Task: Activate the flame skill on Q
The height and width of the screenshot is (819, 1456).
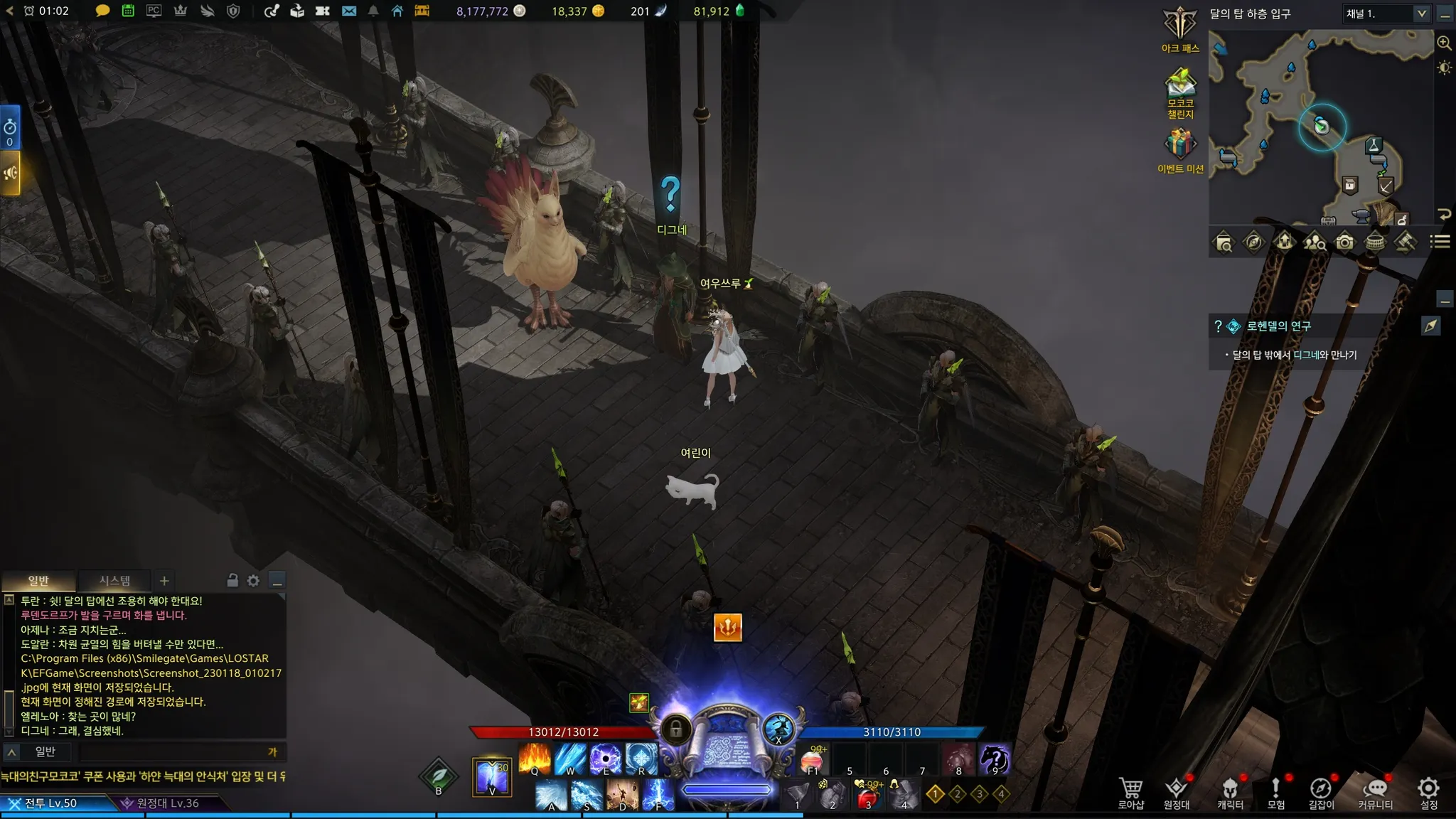Action: click(535, 759)
